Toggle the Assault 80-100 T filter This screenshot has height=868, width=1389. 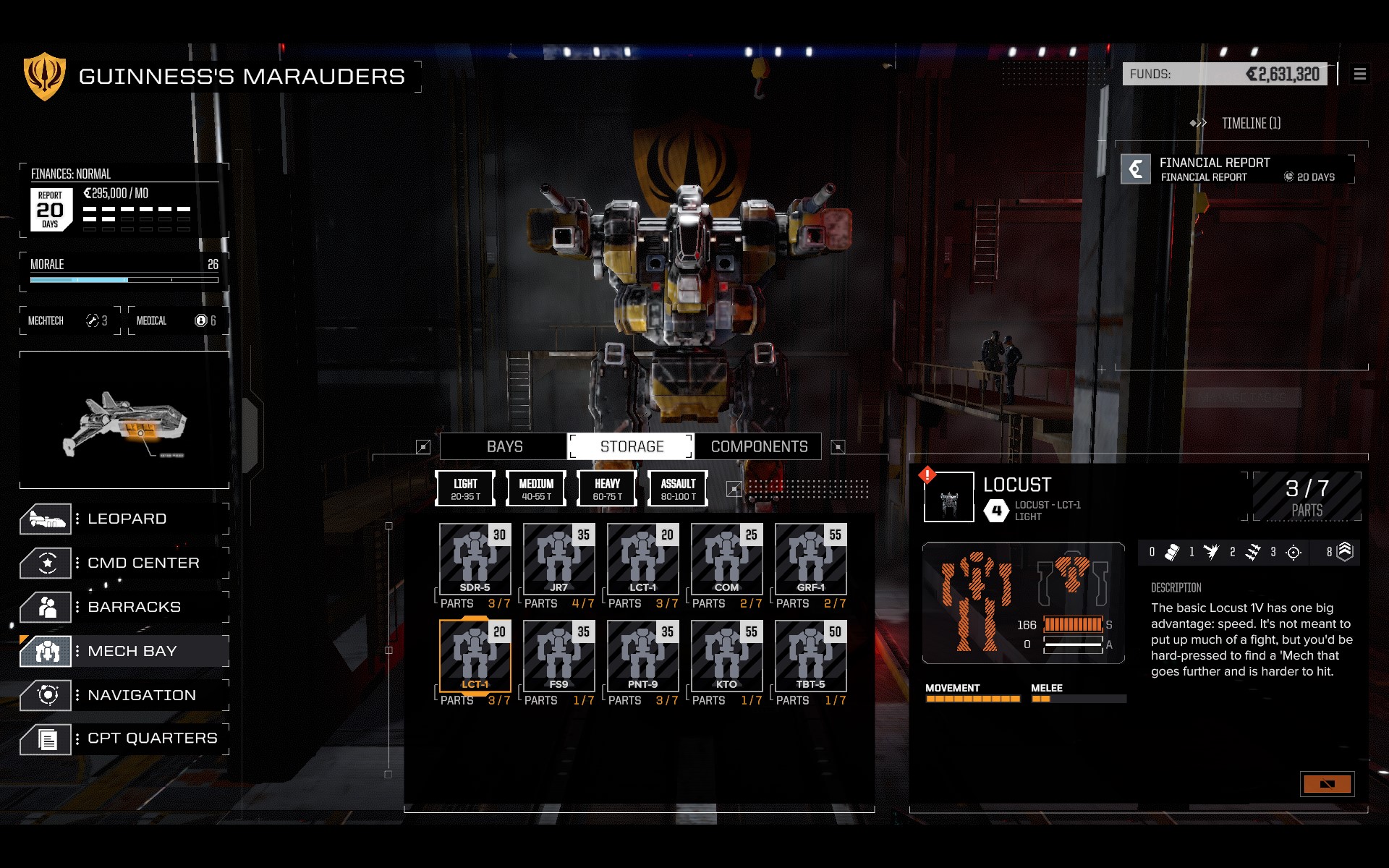pyautogui.click(x=678, y=489)
